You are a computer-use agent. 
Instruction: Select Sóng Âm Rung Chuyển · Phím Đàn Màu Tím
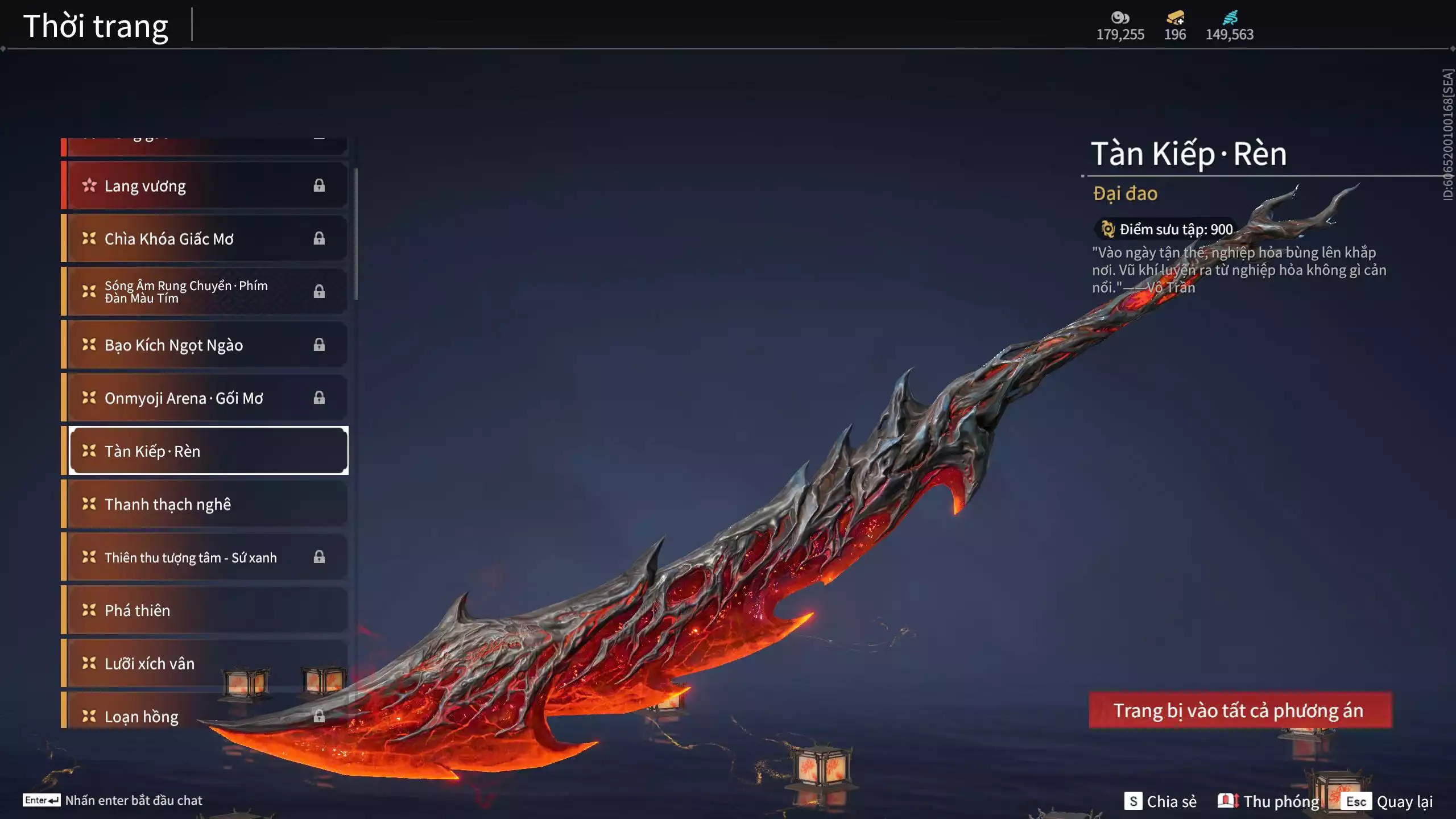click(205, 292)
